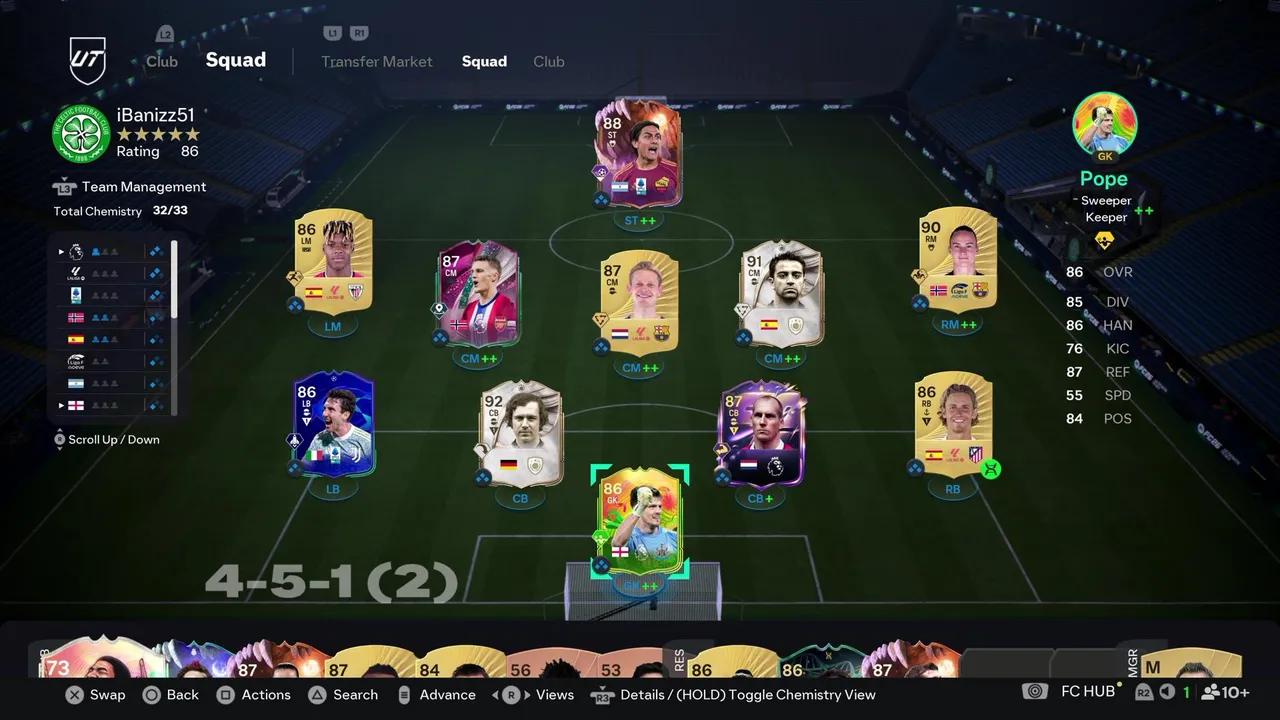1280x720 pixels.
Task: Toggle the Premier League chemistry diamonds
Action: click(x=155, y=251)
